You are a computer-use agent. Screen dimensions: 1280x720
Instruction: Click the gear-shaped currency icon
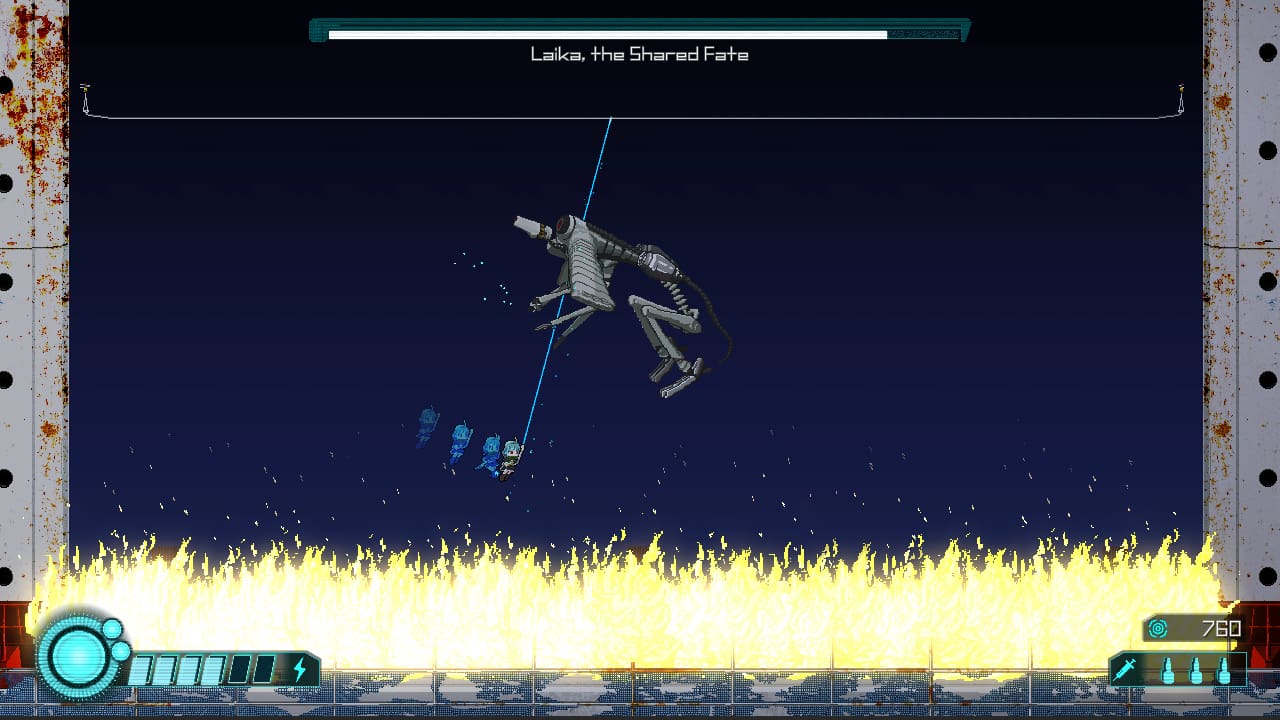[x=1158, y=628]
